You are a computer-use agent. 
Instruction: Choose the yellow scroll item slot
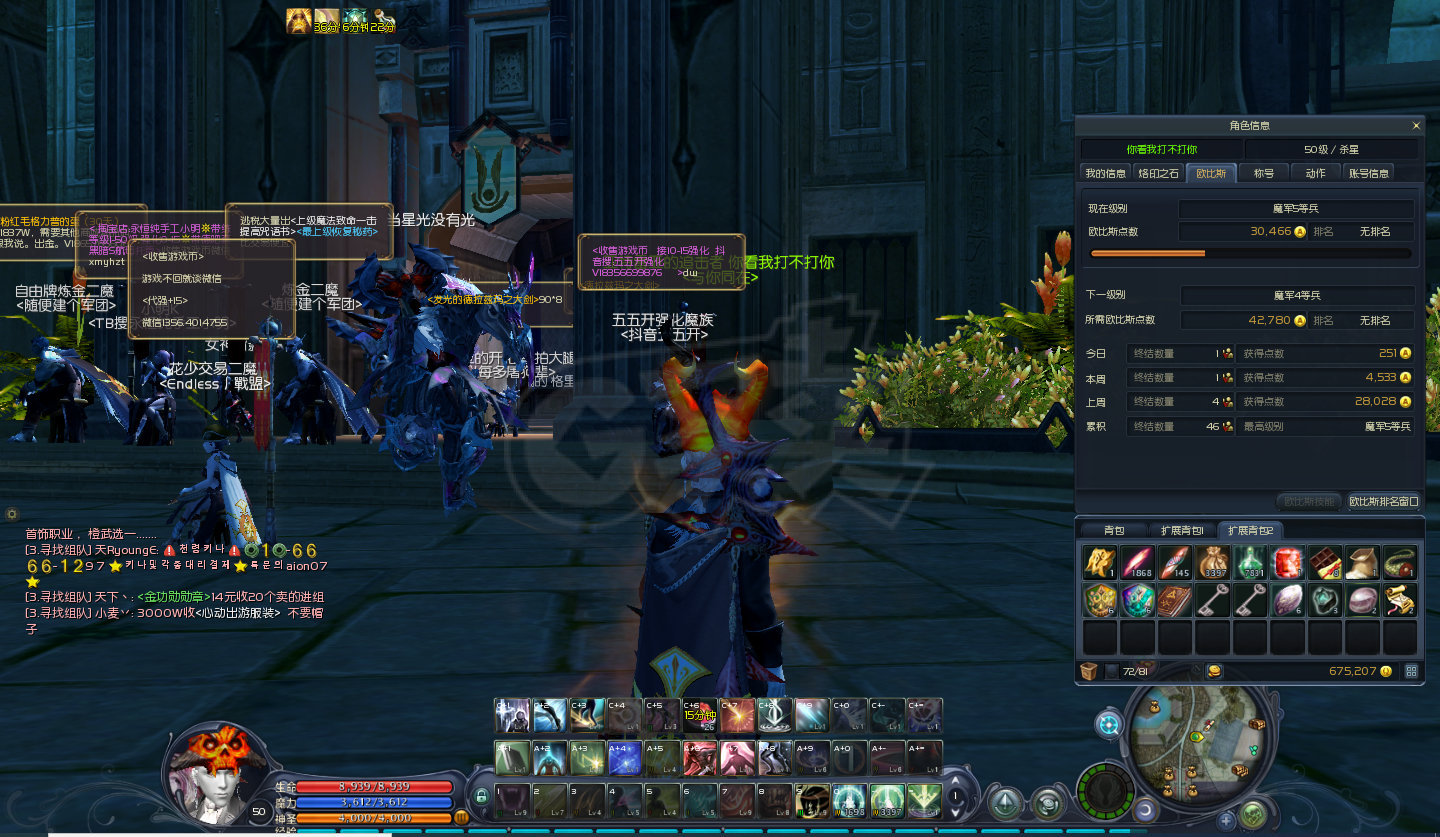click(x=1400, y=600)
